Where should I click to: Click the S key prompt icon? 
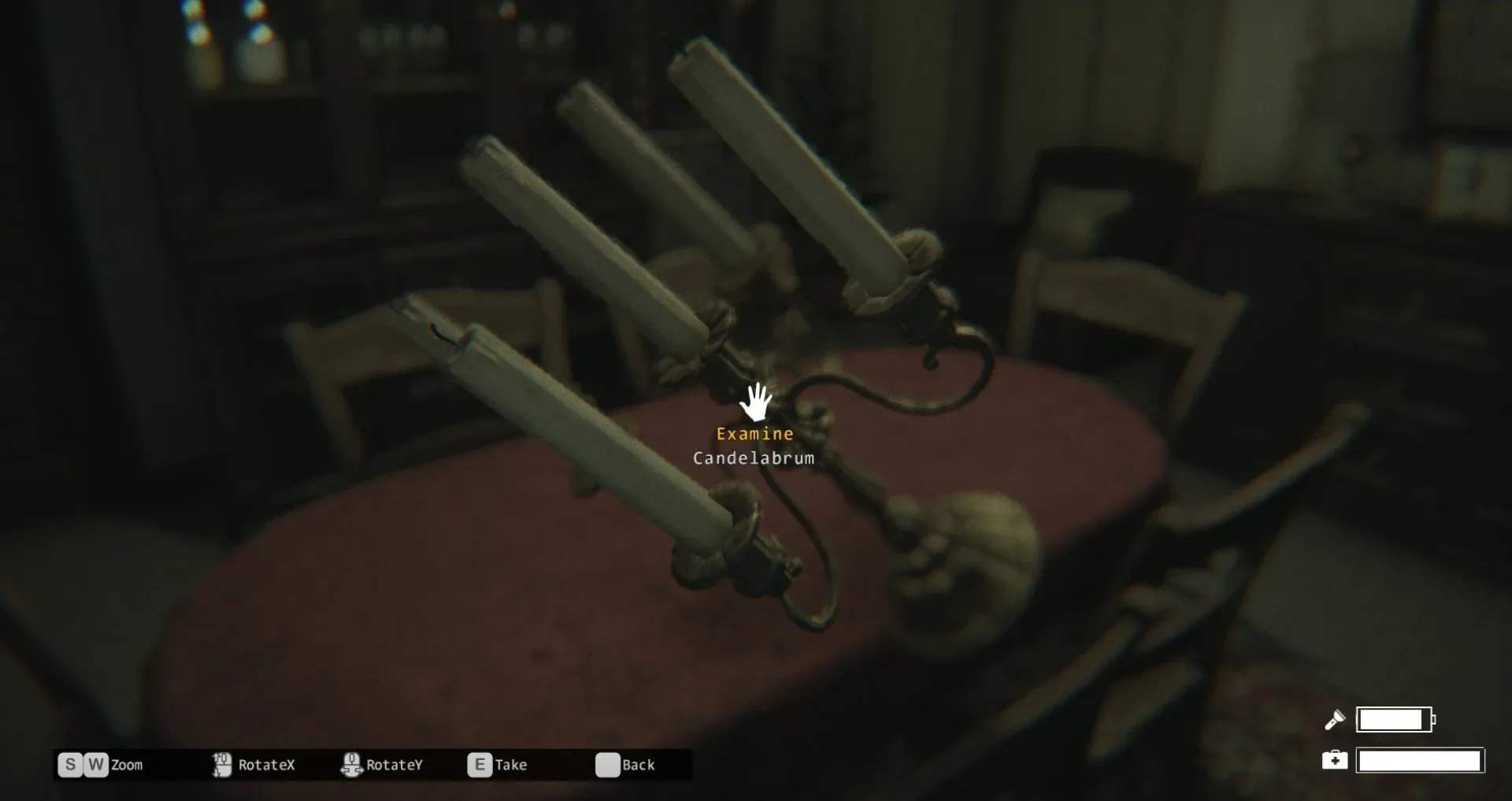pos(70,764)
